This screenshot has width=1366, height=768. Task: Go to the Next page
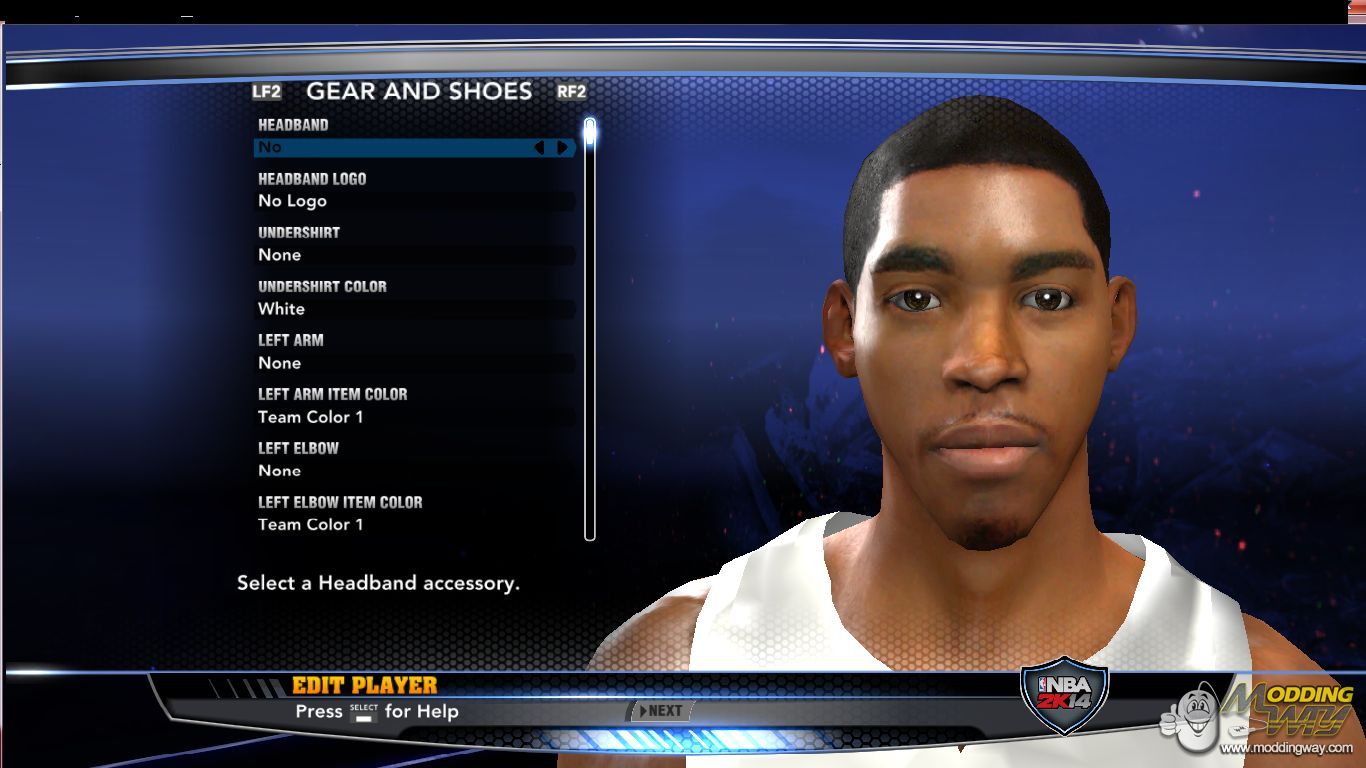[x=660, y=711]
